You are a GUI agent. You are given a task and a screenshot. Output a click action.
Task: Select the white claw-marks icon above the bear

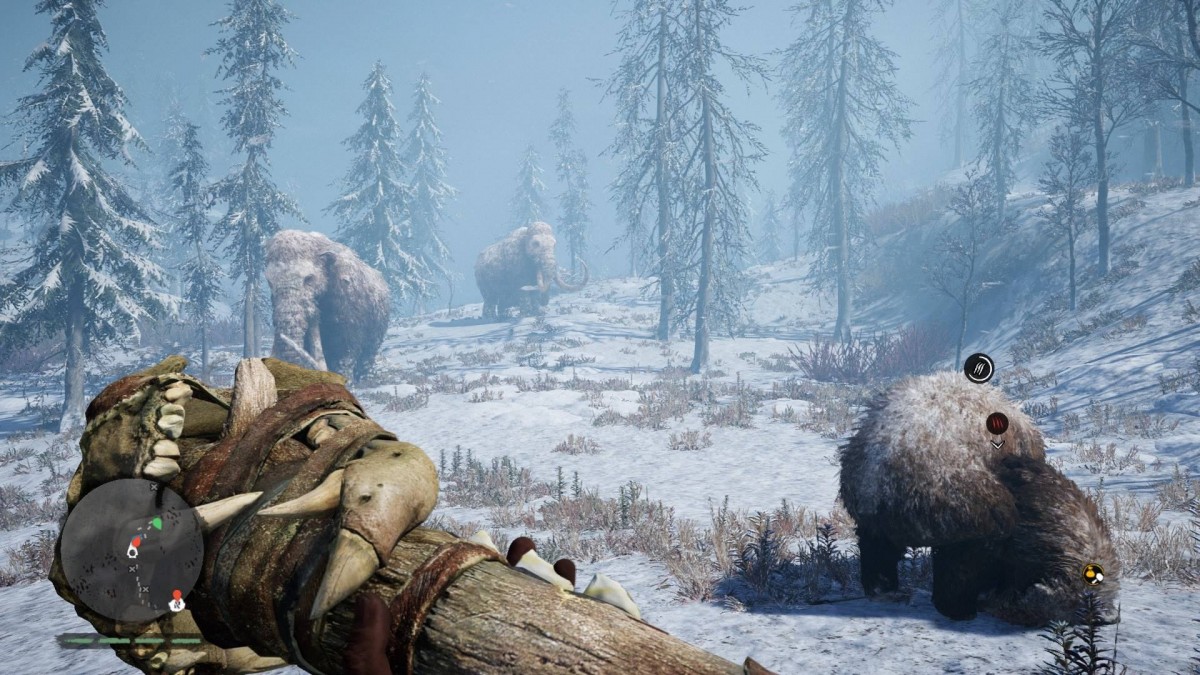[979, 368]
